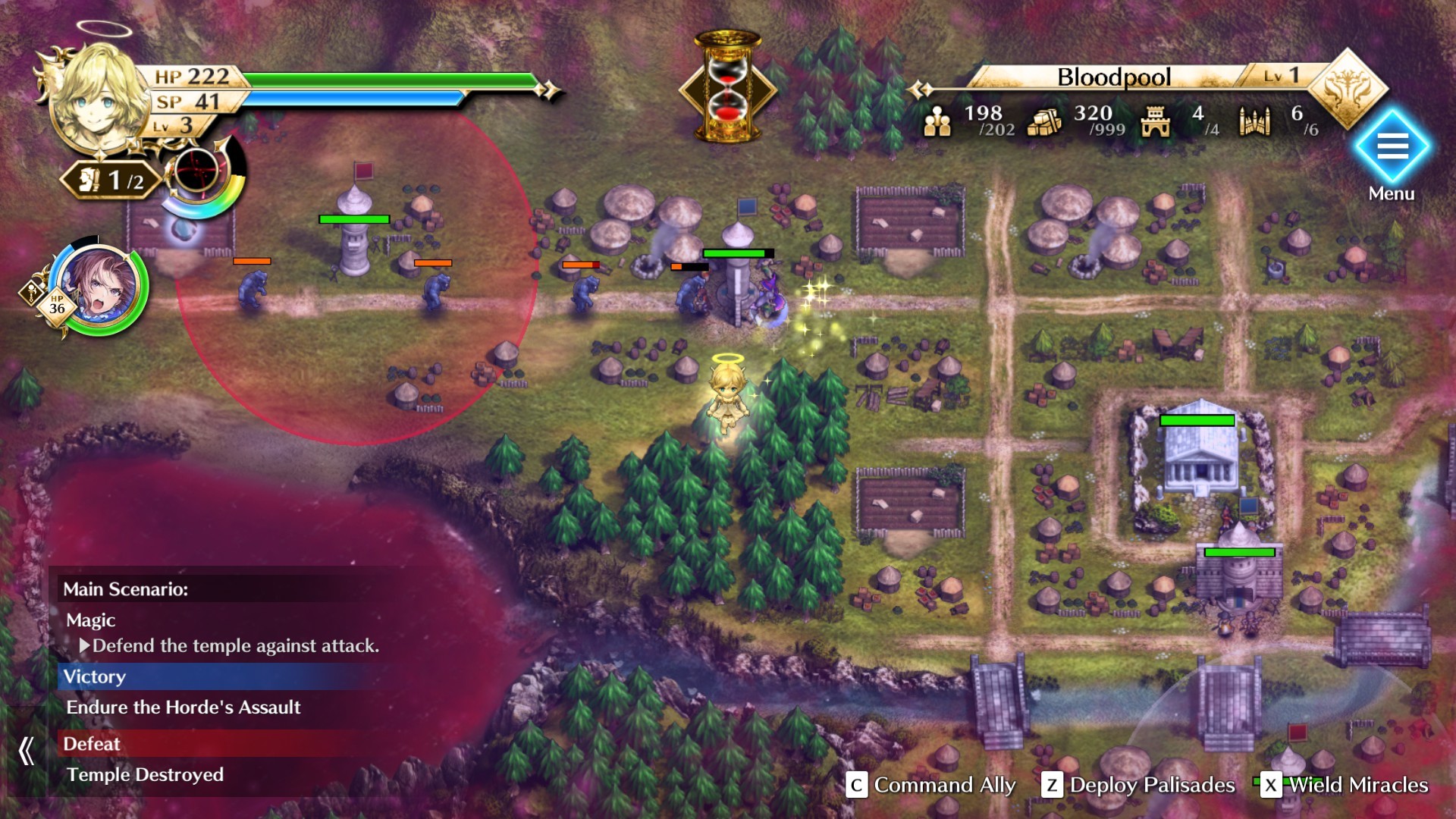Viewport: 1456px width, 819px height.
Task: Click the population icon in the resource bar
Action: pyautogui.click(x=939, y=120)
